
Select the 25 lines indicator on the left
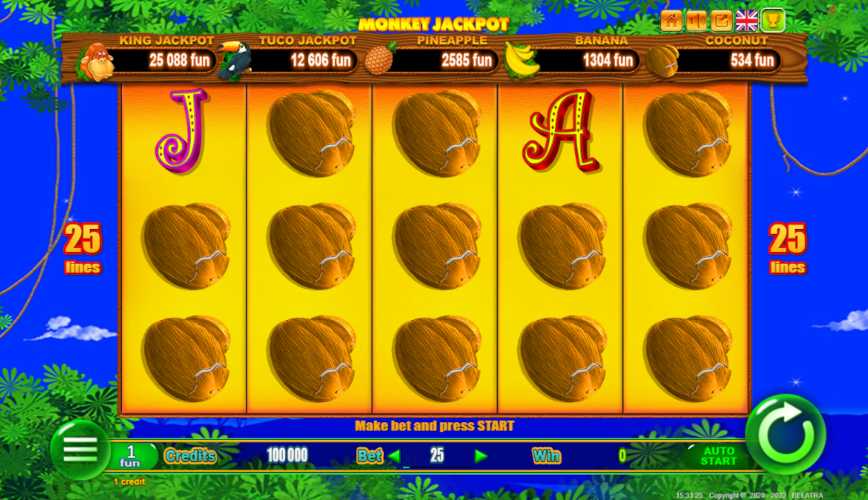83,248
